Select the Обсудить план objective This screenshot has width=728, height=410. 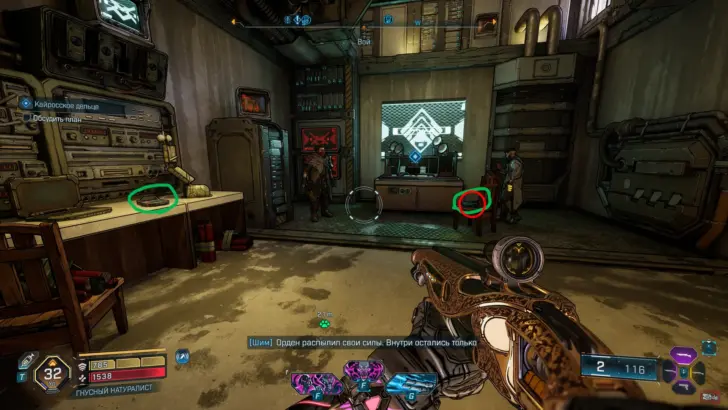tap(60, 117)
